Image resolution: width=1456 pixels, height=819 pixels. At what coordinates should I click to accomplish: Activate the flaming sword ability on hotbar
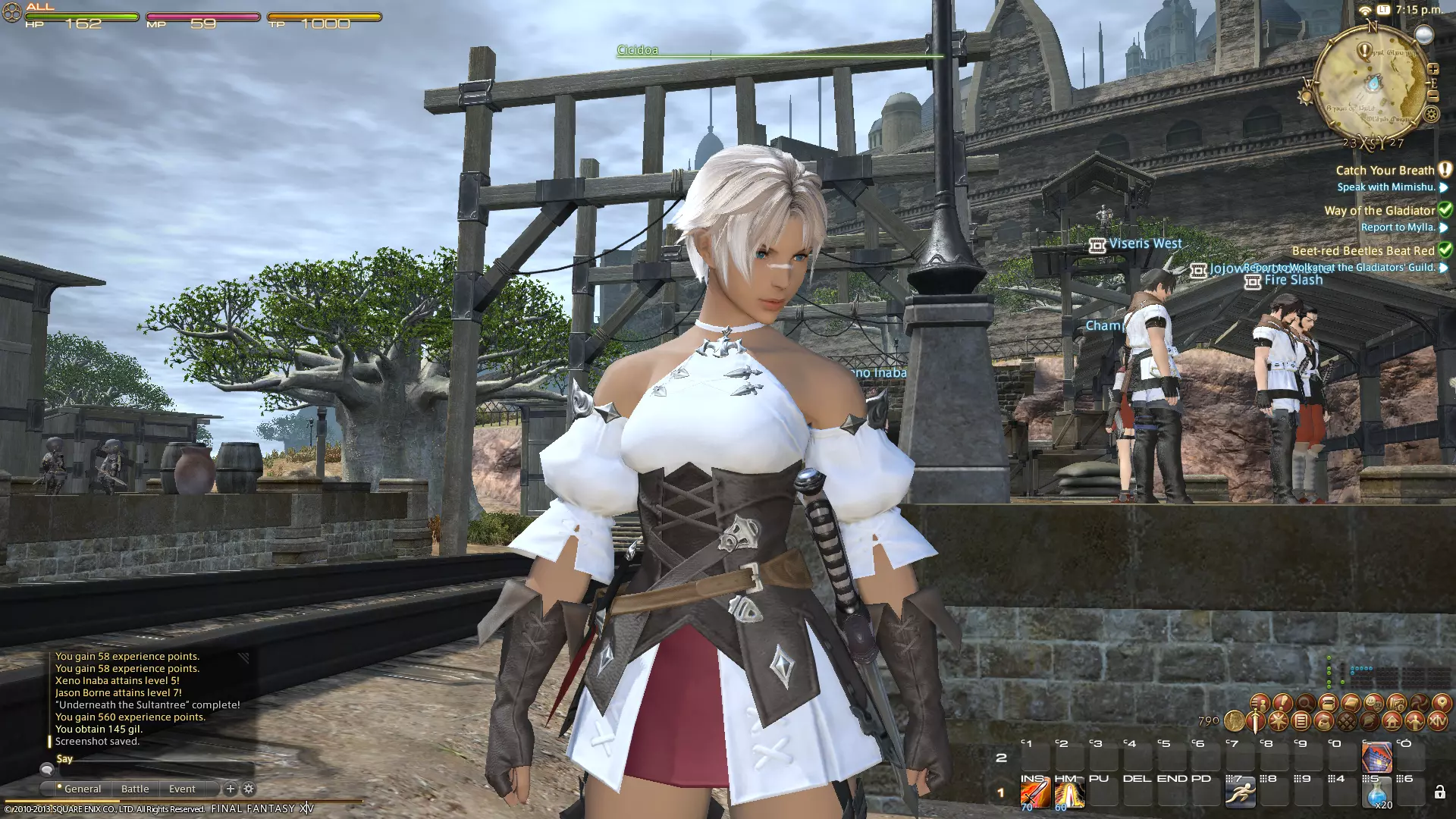pyautogui.click(x=1034, y=794)
